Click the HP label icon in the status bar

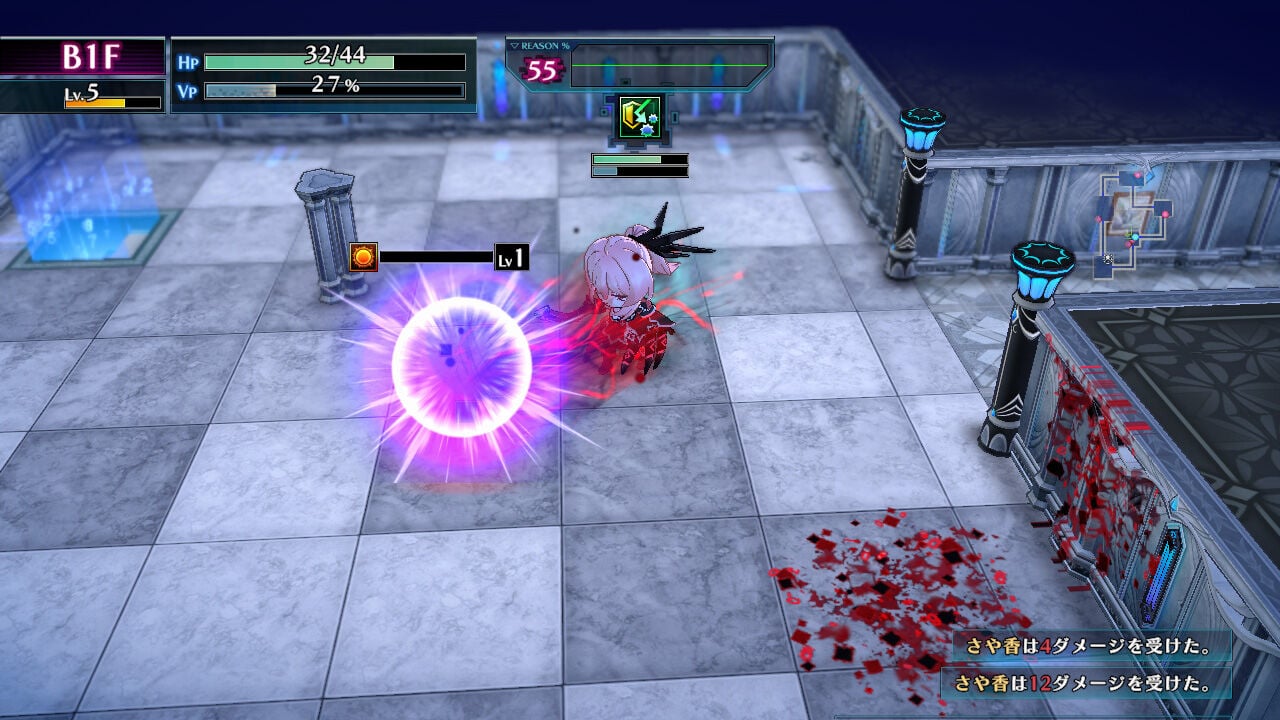[187, 60]
